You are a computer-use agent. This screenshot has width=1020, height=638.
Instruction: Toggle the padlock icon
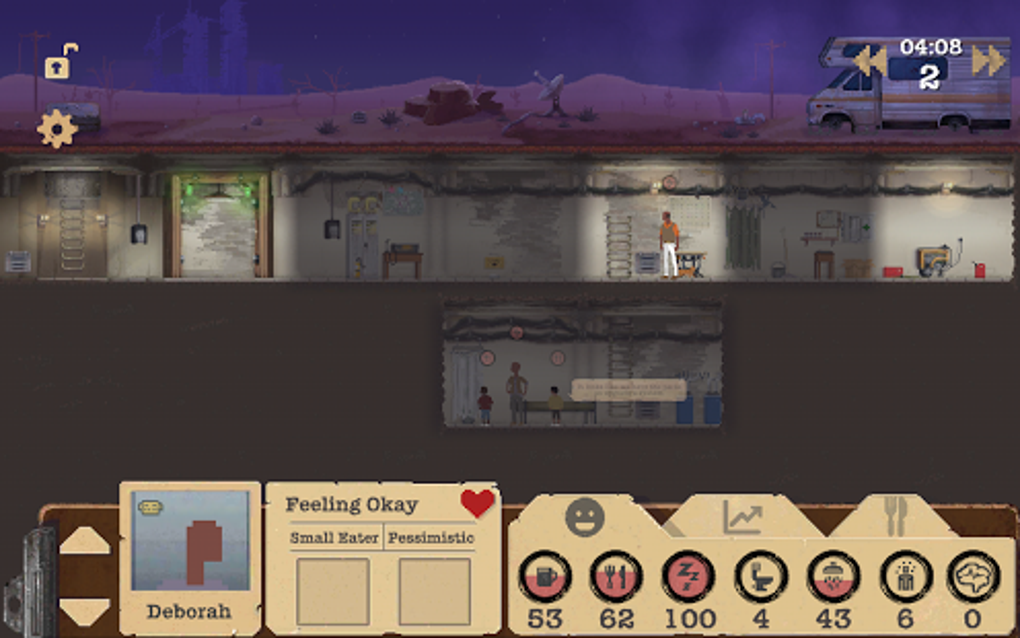pyautogui.click(x=60, y=63)
